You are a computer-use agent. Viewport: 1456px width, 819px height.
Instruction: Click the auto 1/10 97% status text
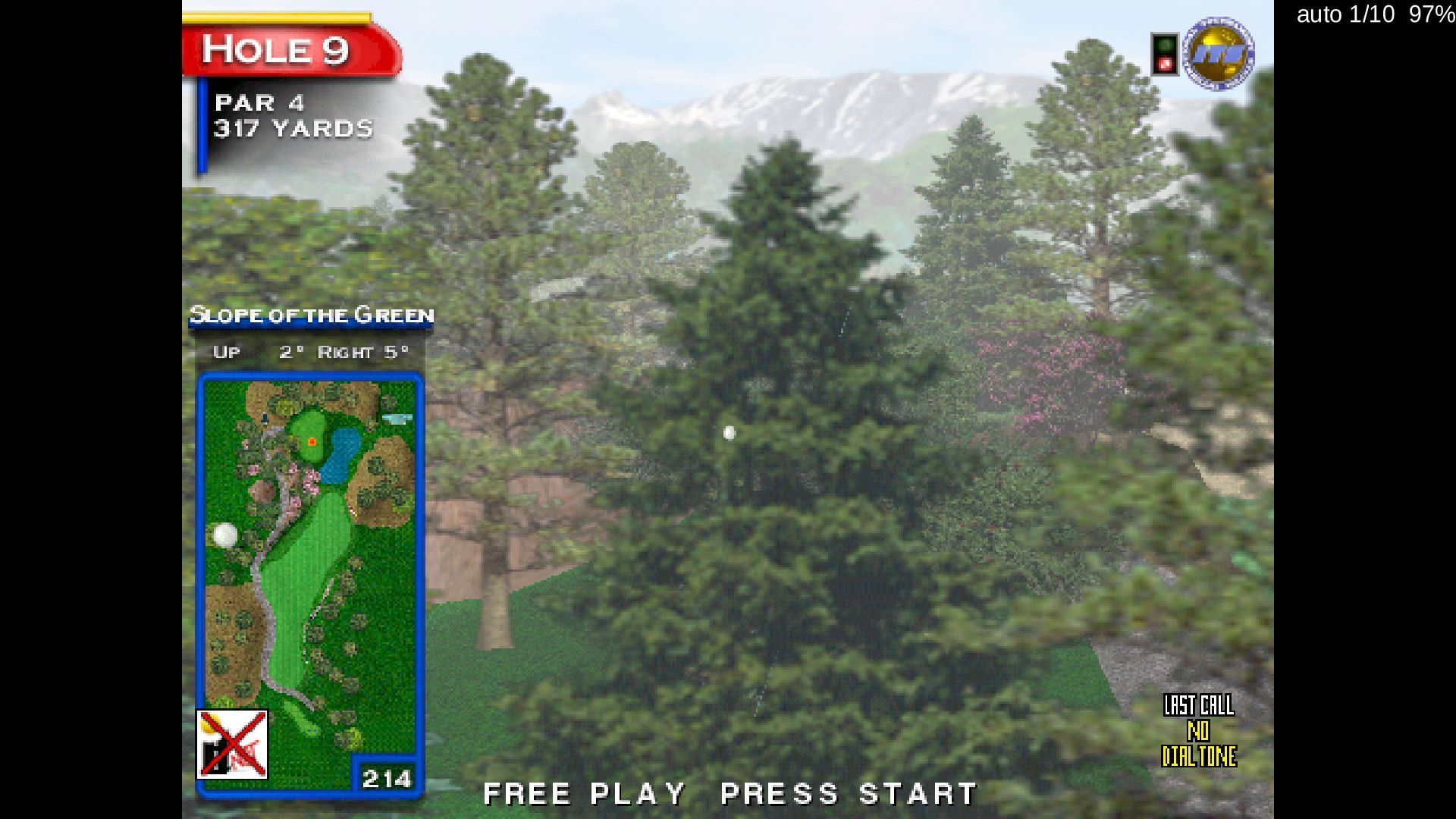coord(1371,15)
